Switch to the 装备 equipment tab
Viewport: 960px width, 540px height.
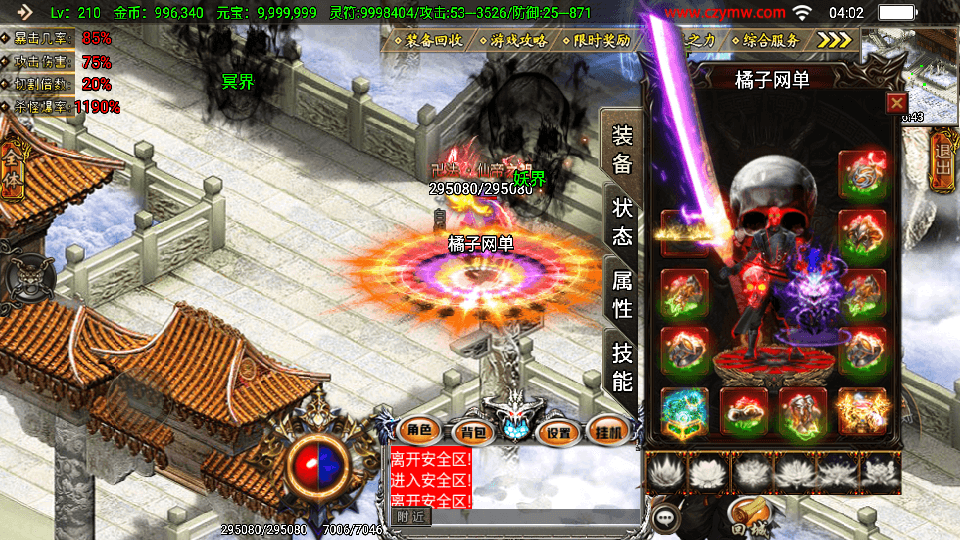point(622,150)
